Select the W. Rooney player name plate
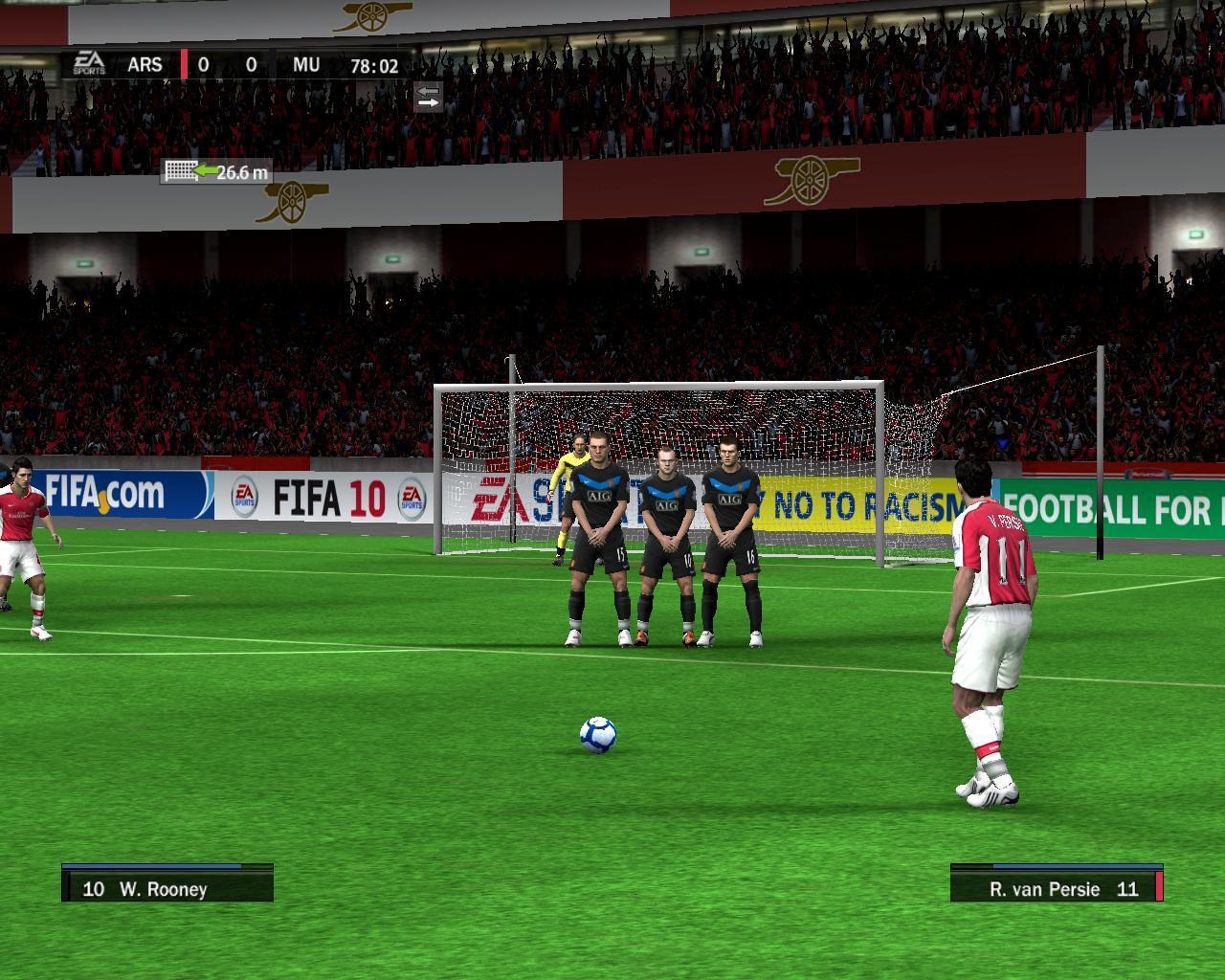 click(x=167, y=884)
